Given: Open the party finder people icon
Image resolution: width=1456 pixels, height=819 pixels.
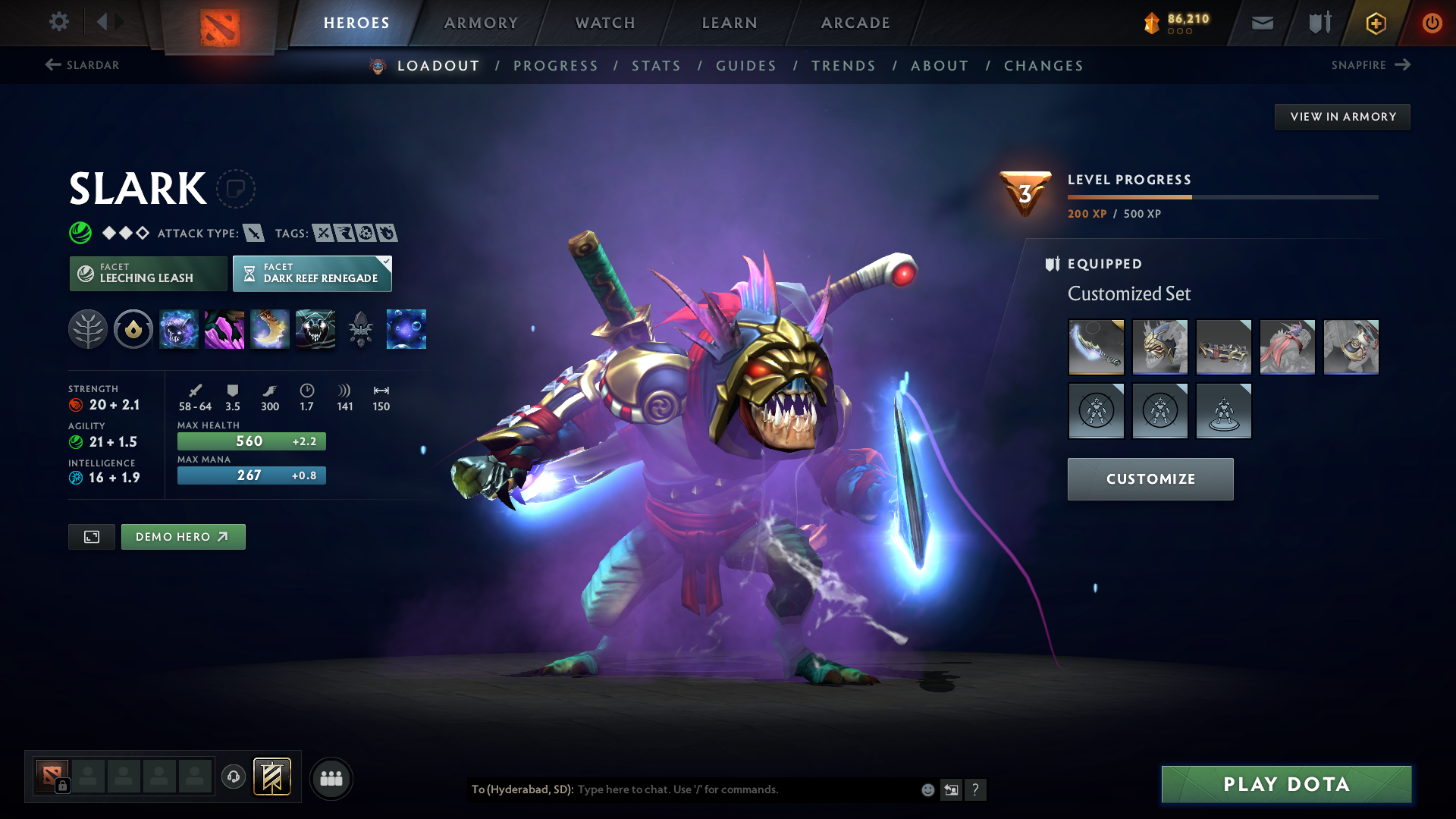Looking at the screenshot, I should 331,777.
